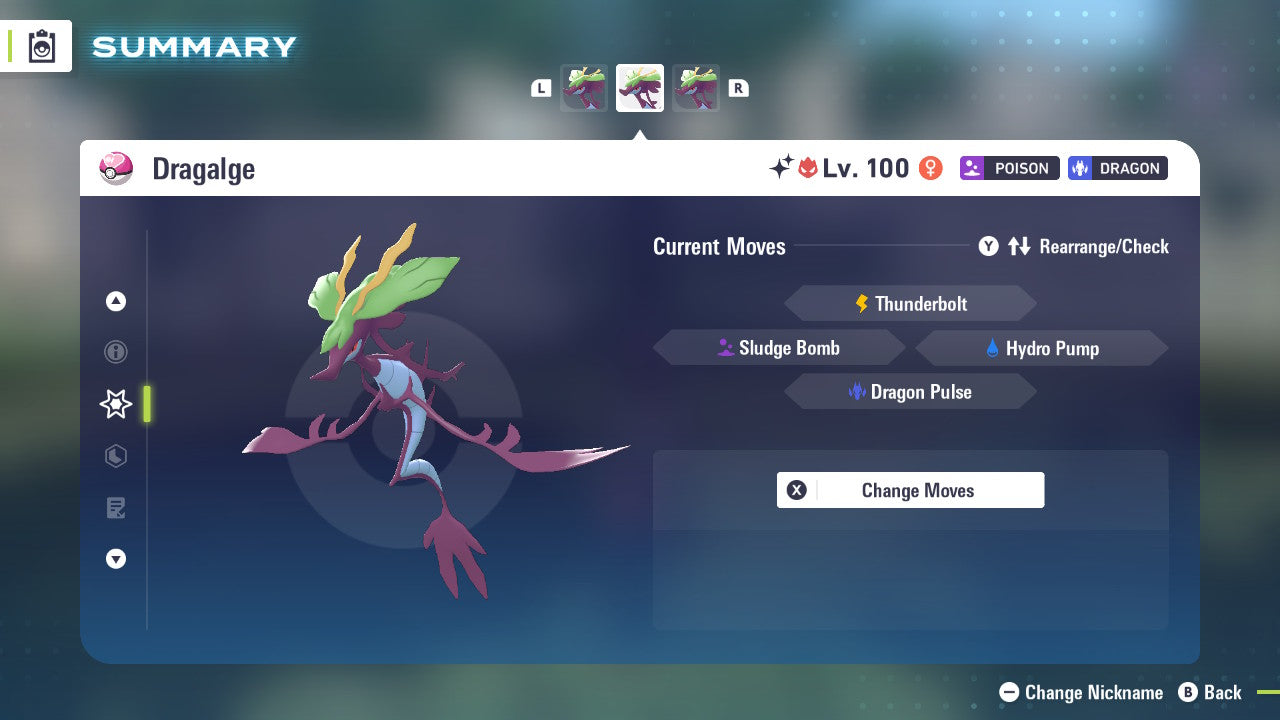Click the L shoulder button label
The height and width of the screenshot is (720, 1280).
point(540,87)
